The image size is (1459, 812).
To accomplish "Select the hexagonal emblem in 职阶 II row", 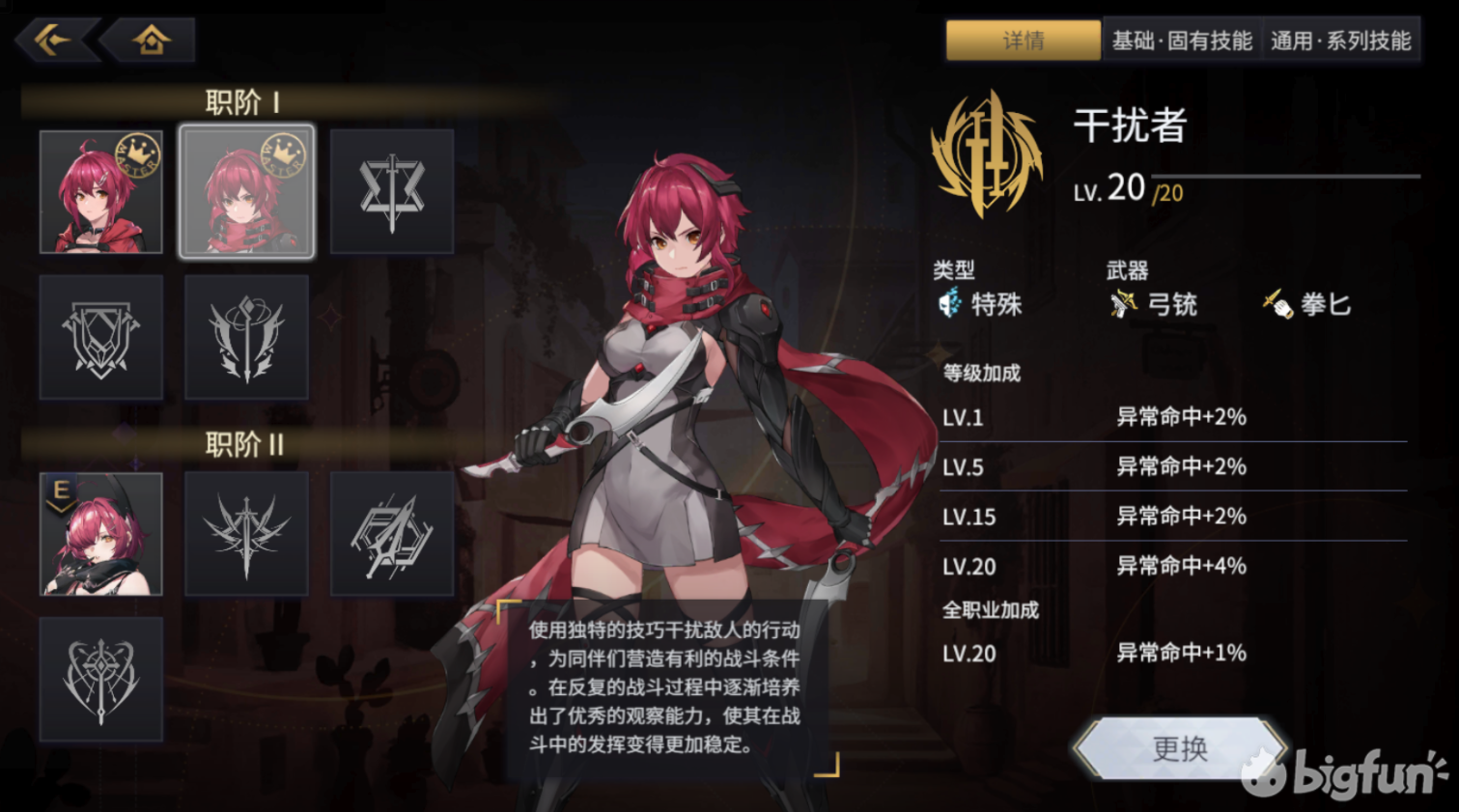I will tap(391, 532).
